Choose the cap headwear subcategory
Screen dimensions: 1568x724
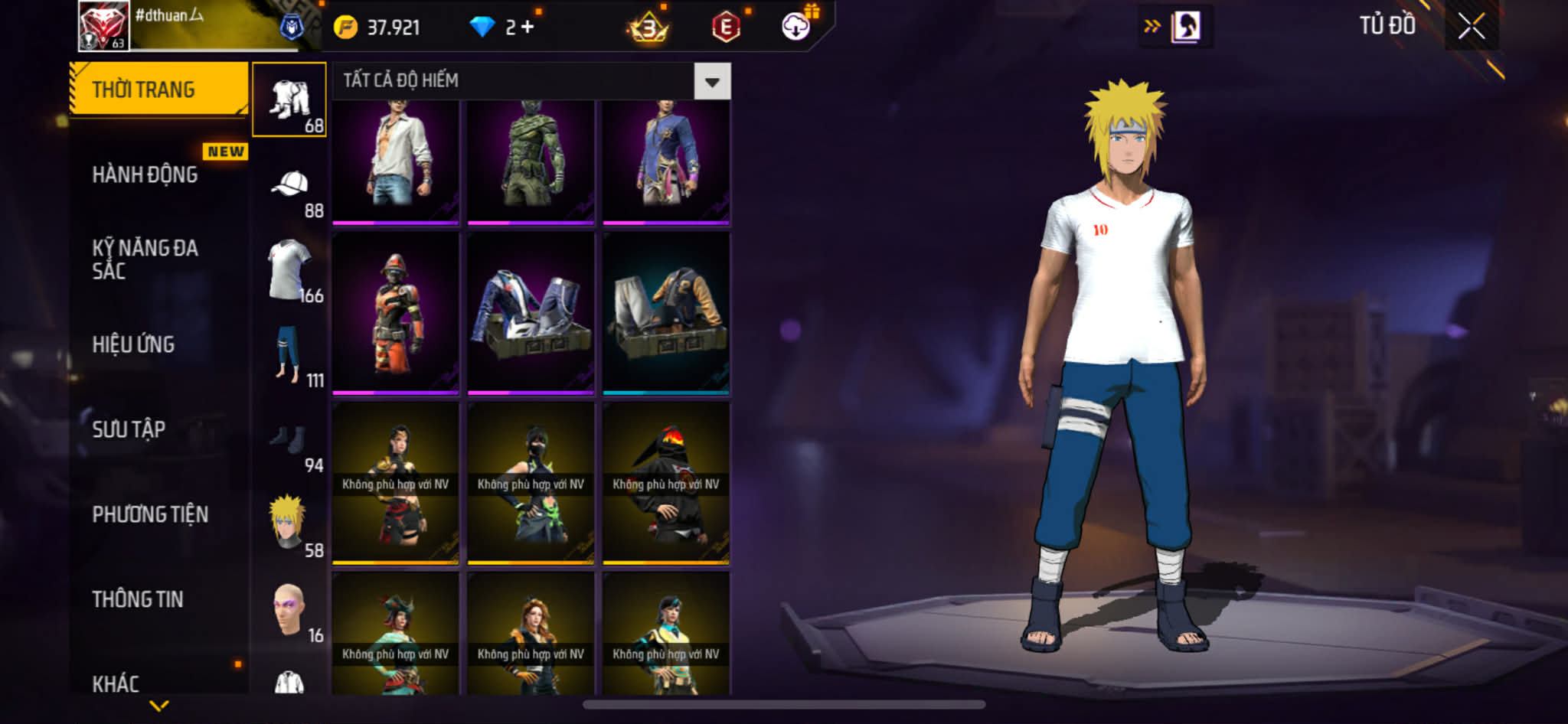289,185
